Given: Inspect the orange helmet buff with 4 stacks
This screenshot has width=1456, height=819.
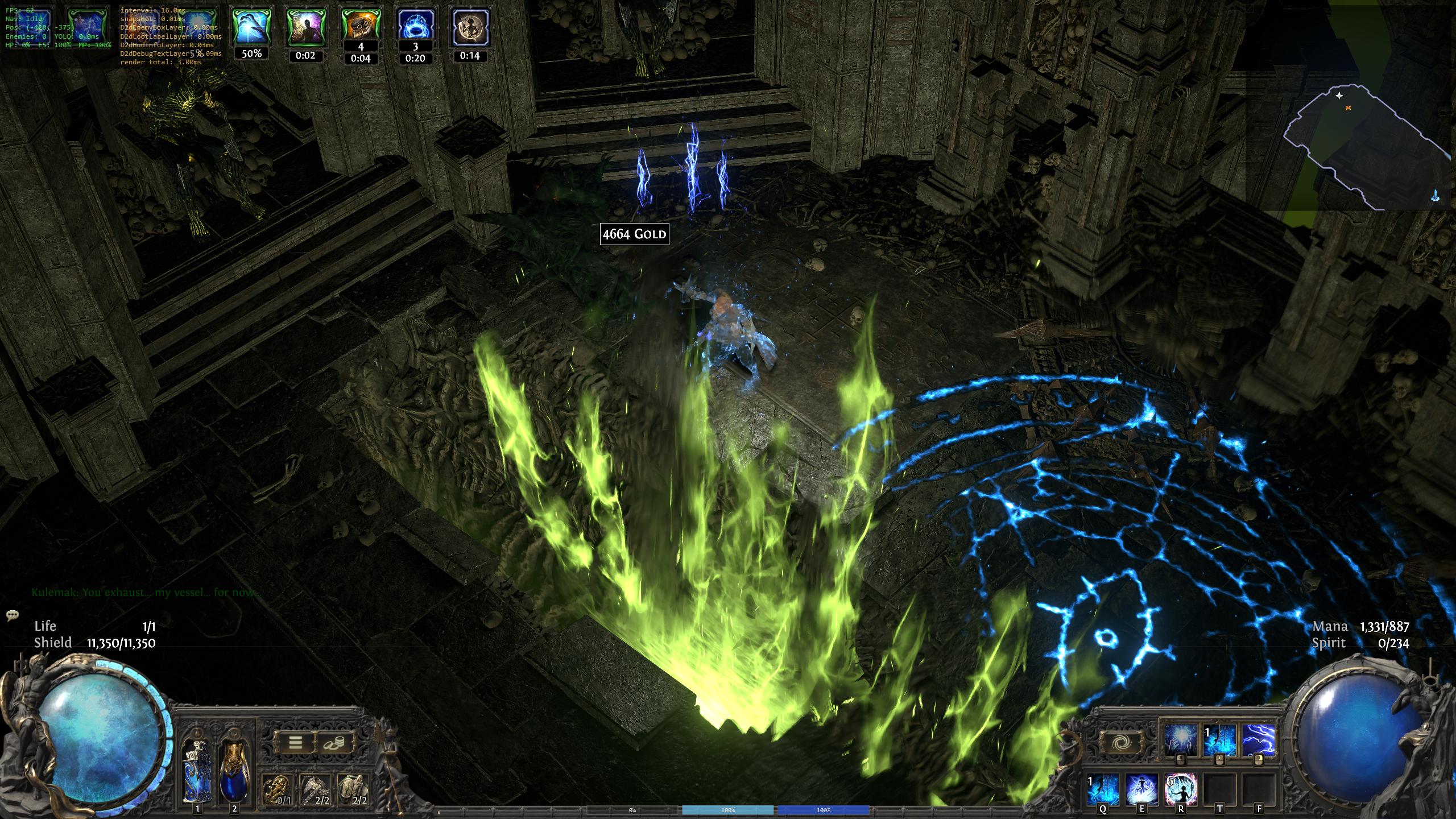Looking at the screenshot, I should 361,25.
